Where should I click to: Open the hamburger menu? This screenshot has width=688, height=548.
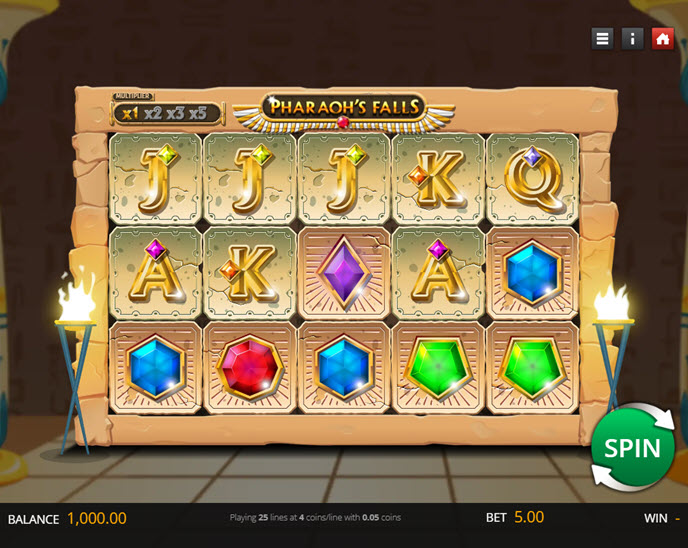coord(602,39)
